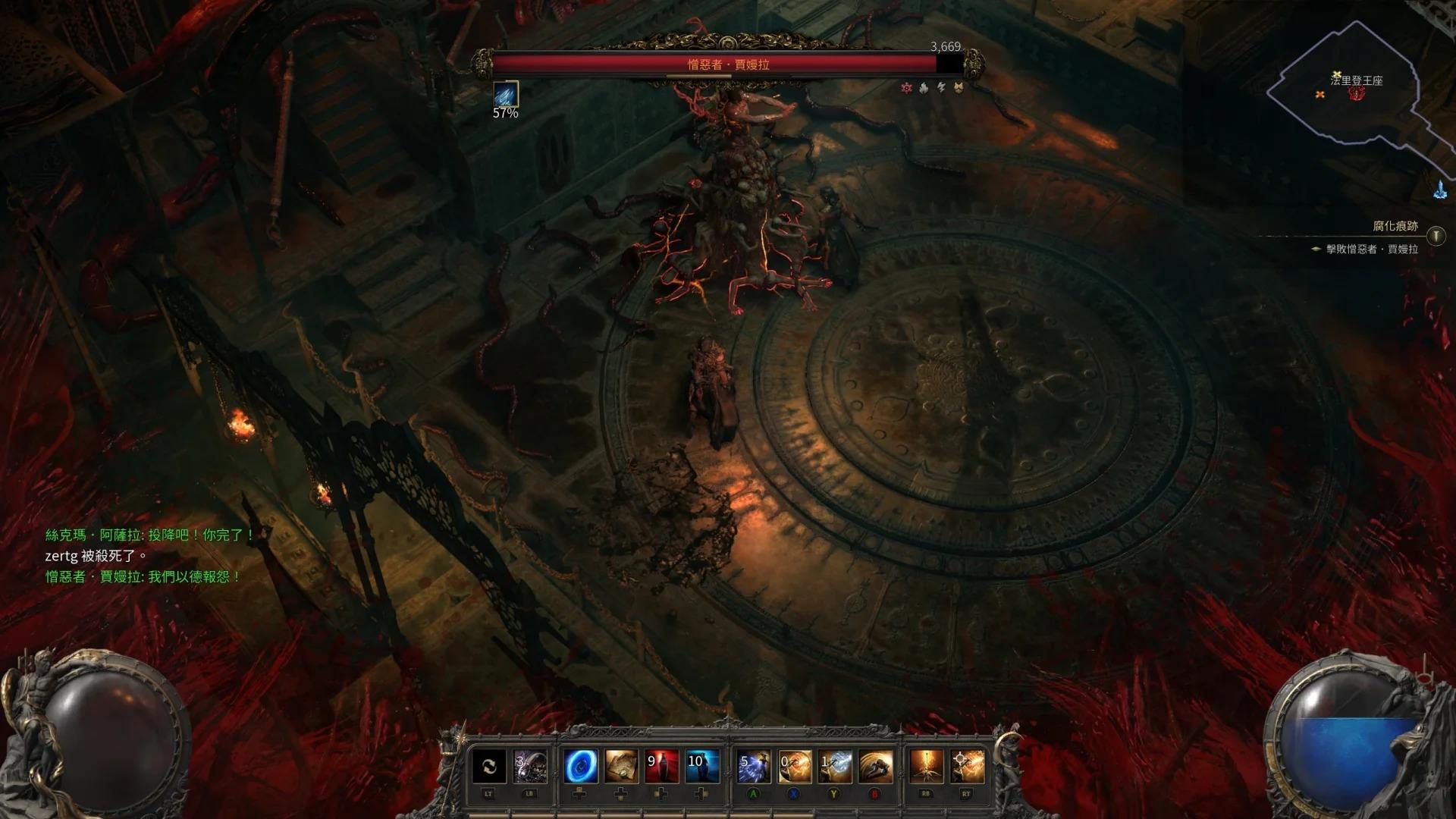Drink the red life flask
Viewport: 1456px width, 819px height.
tap(661, 767)
